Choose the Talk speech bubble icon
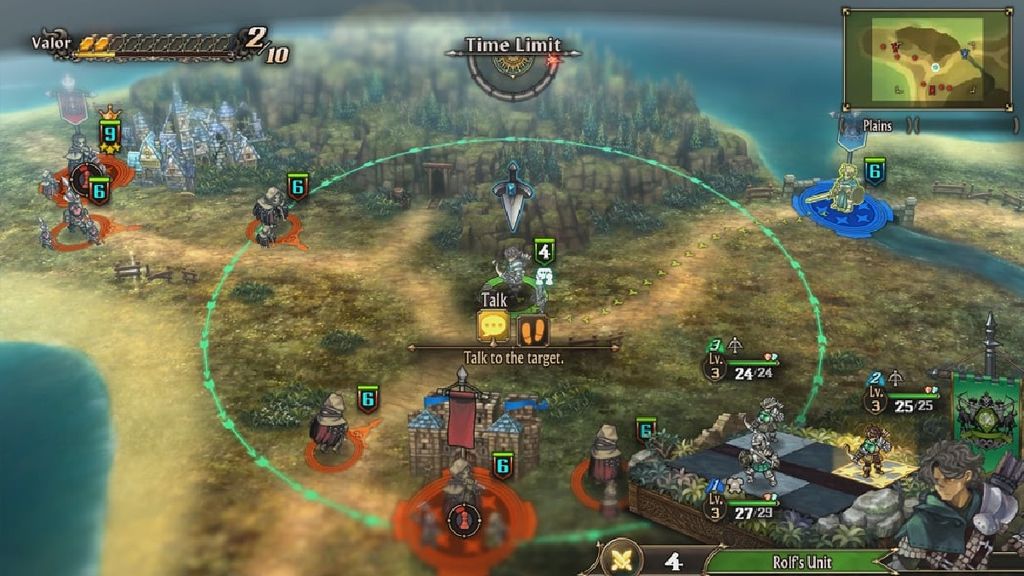 [494, 327]
